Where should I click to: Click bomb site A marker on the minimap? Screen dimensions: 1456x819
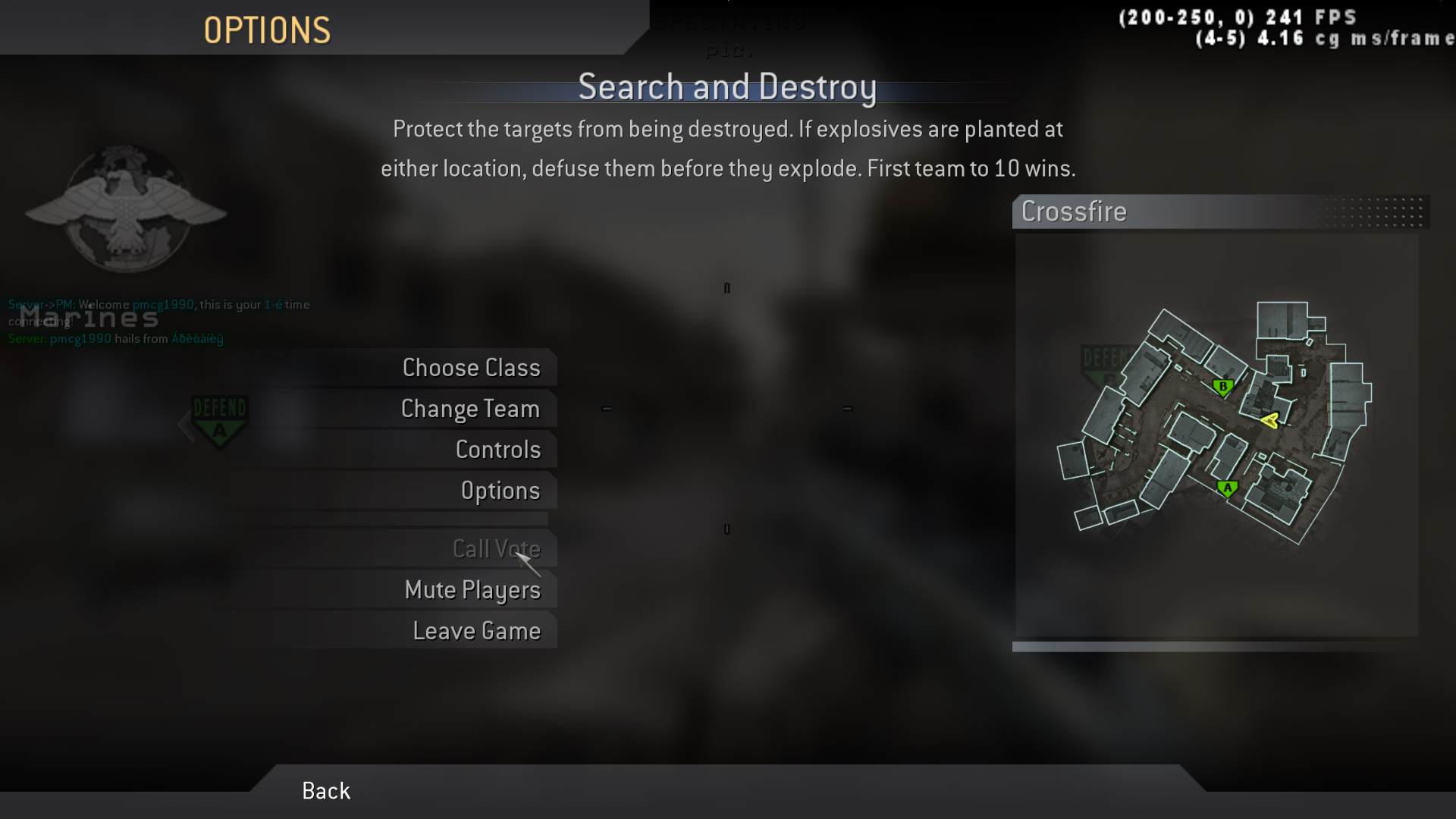[x=1228, y=488]
